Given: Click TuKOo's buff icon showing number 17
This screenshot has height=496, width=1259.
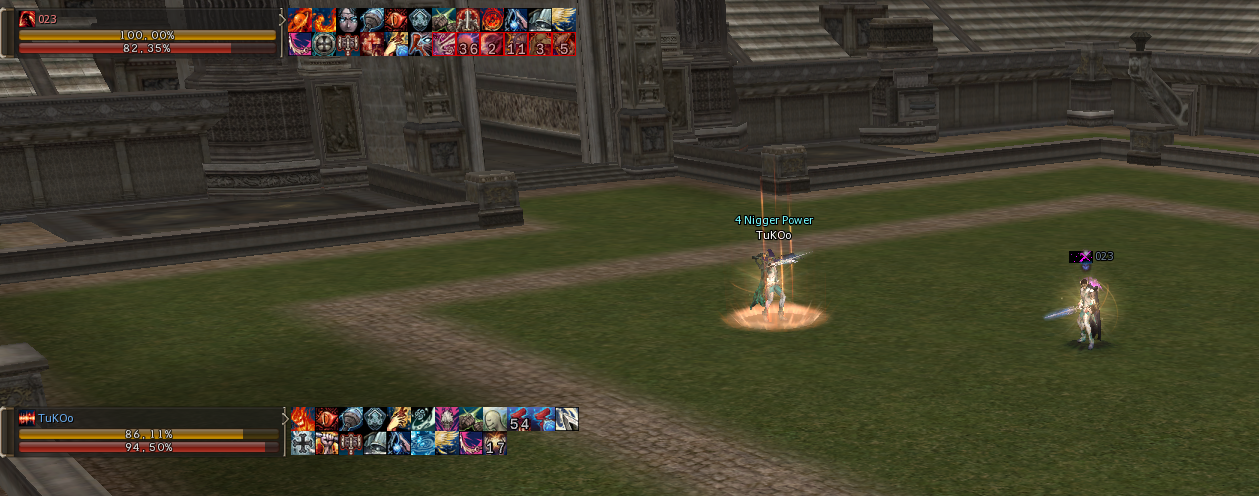Looking at the screenshot, I should coord(495,444).
